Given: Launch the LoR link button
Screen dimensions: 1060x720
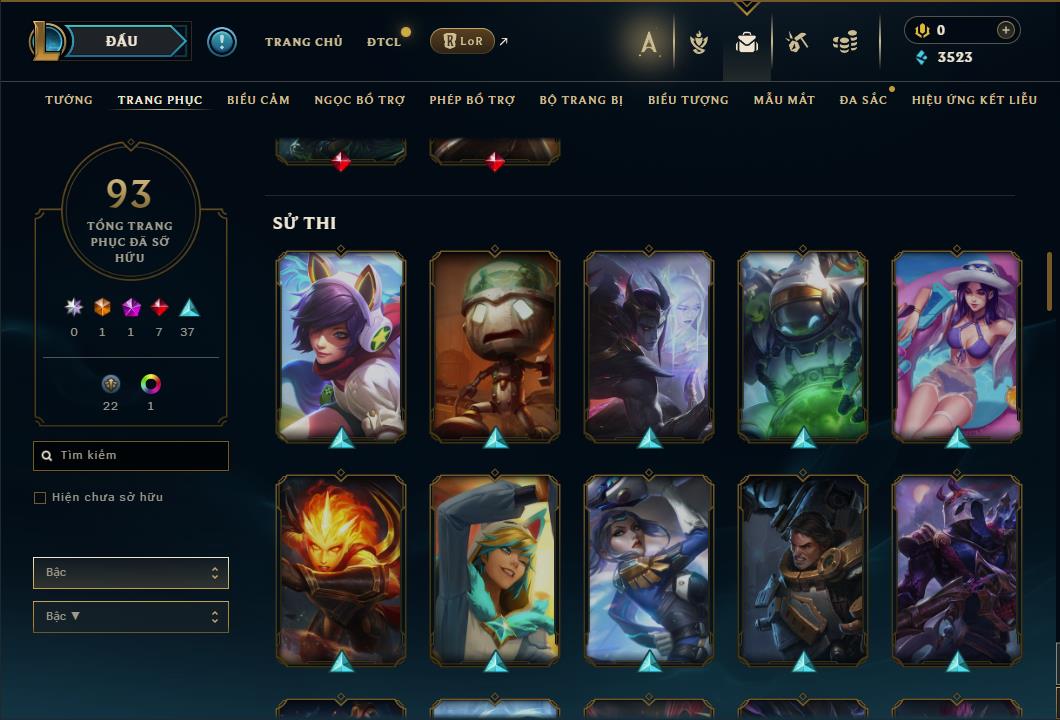Looking at the screenshot, I should tap(462, 41).
